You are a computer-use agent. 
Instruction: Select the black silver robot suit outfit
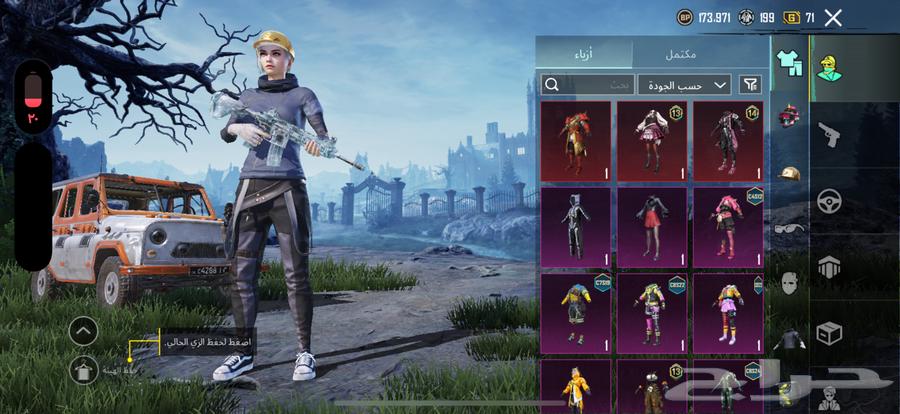coord(575,227)
